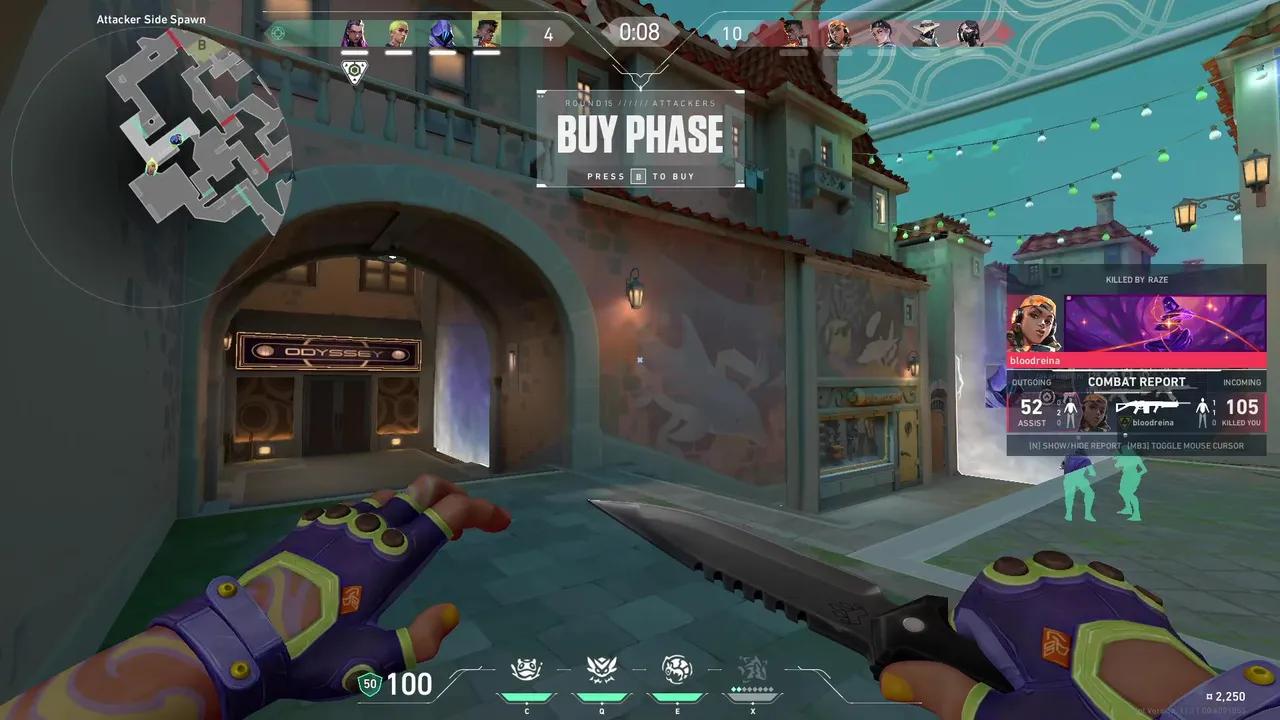1280x720 pixels.
Task: Click the PRESS B TO BUY prompt
Action: coord(640,176)
